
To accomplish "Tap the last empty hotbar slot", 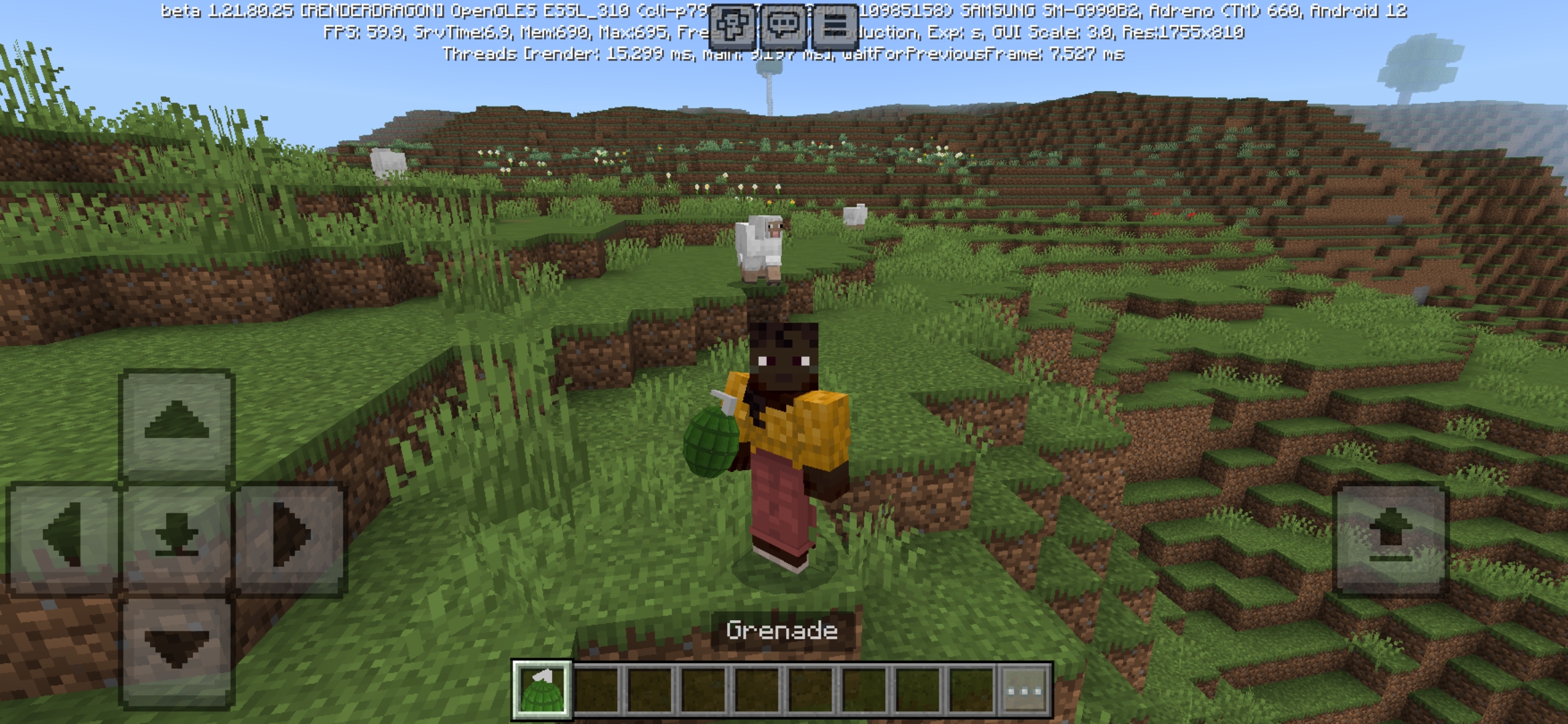I will (x=972, y=688).
